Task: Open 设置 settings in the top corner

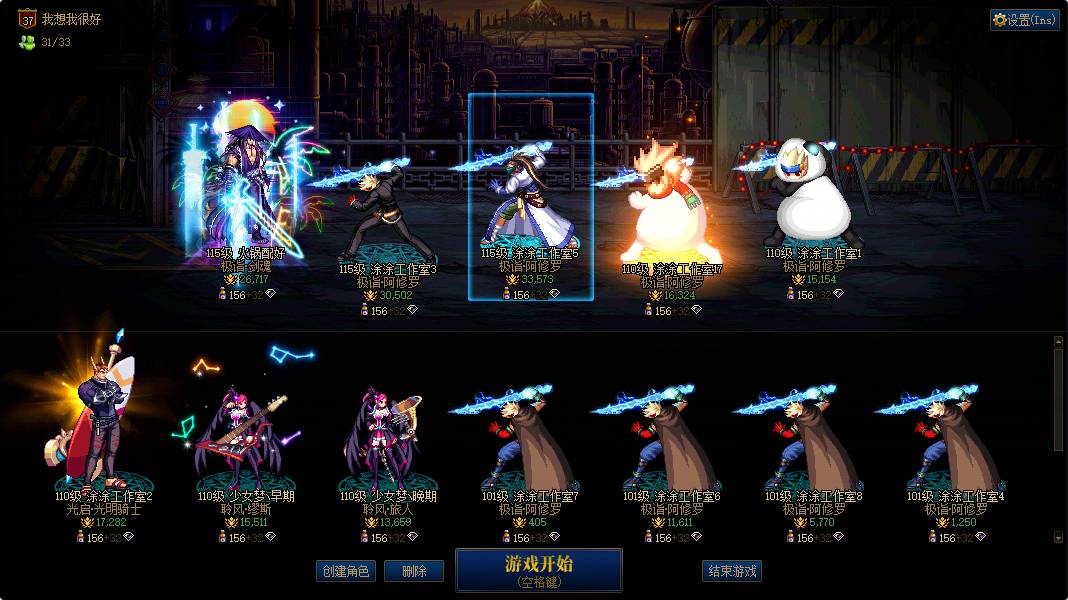Action: tap(1025, 19)
